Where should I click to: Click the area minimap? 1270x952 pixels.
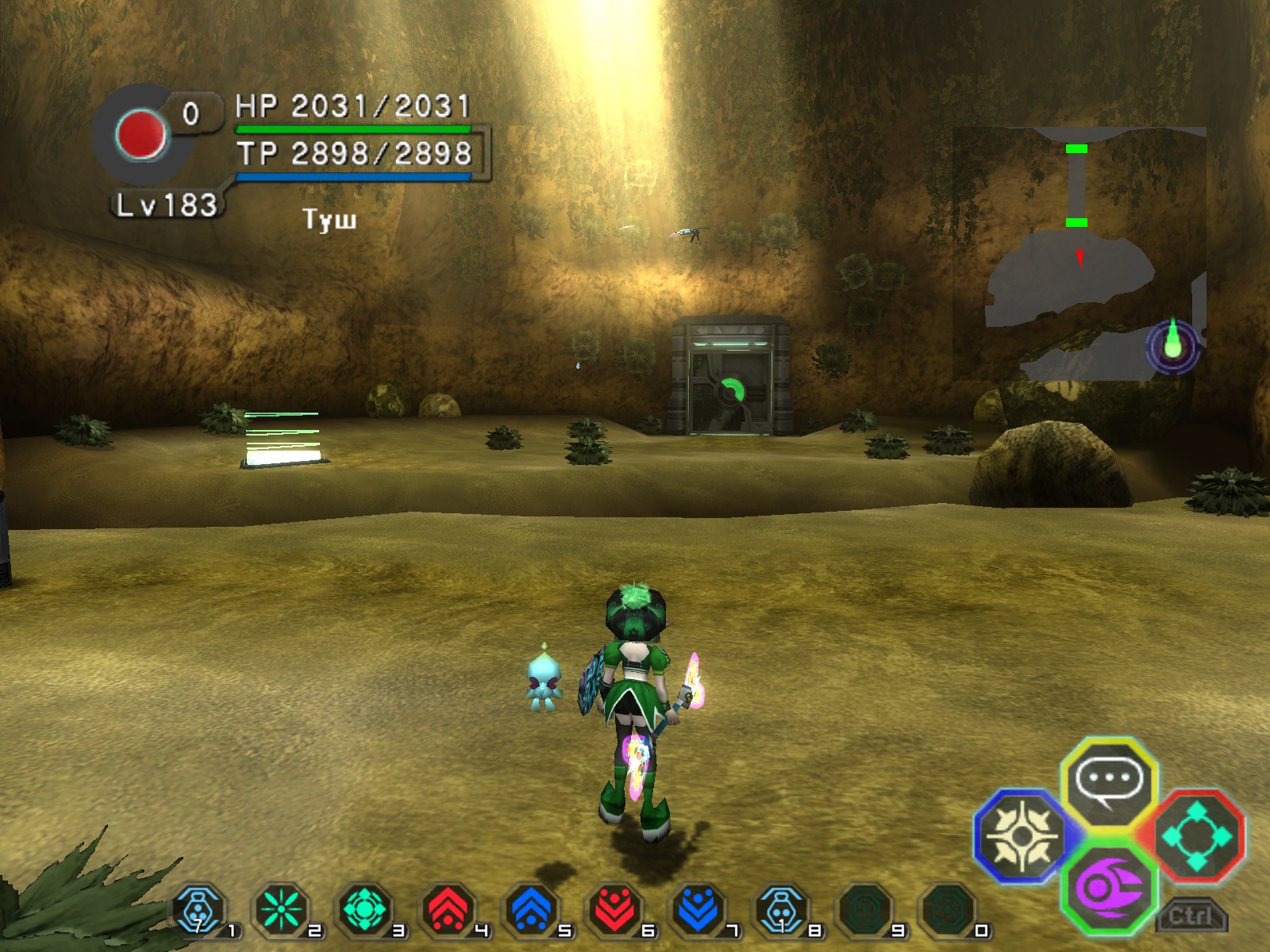(1079, 254)
